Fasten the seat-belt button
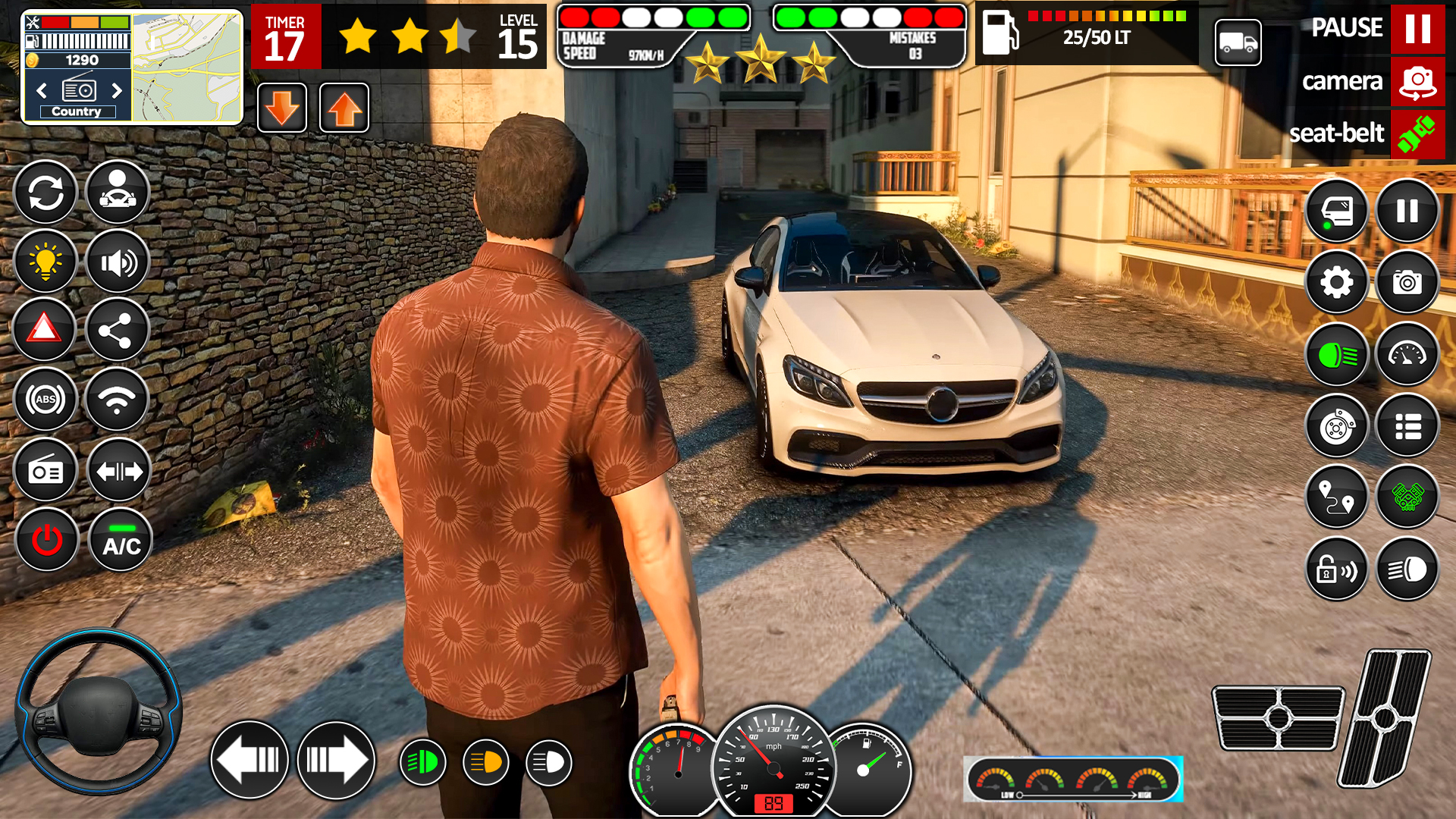Image resolution: width=1456 pixels, height=819 pixels. [x=1417, y=134]
